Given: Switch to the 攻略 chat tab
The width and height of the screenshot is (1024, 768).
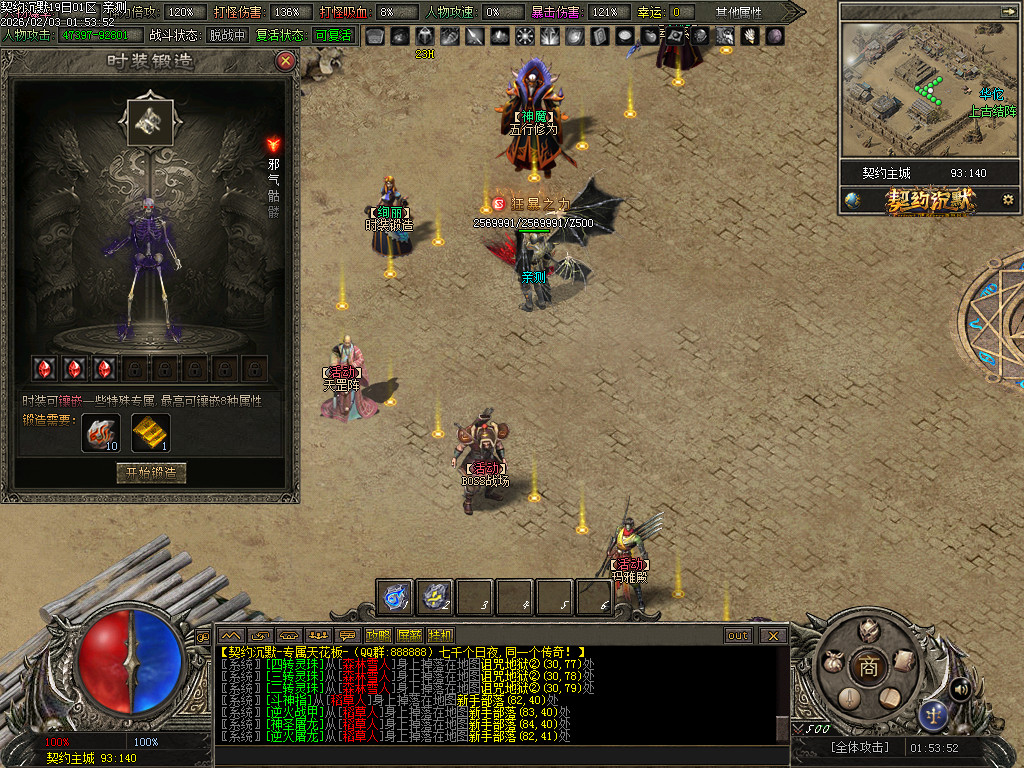Looking at the screenshot, I should click(378, 635).
